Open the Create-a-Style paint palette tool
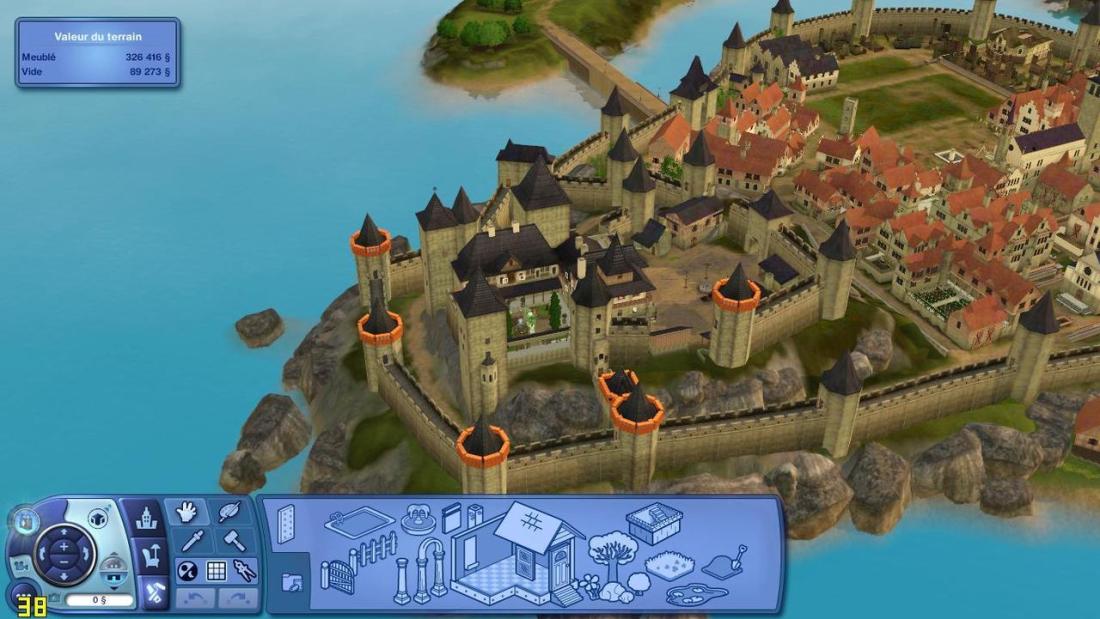The image size is (1100, 619). point(230,512)
